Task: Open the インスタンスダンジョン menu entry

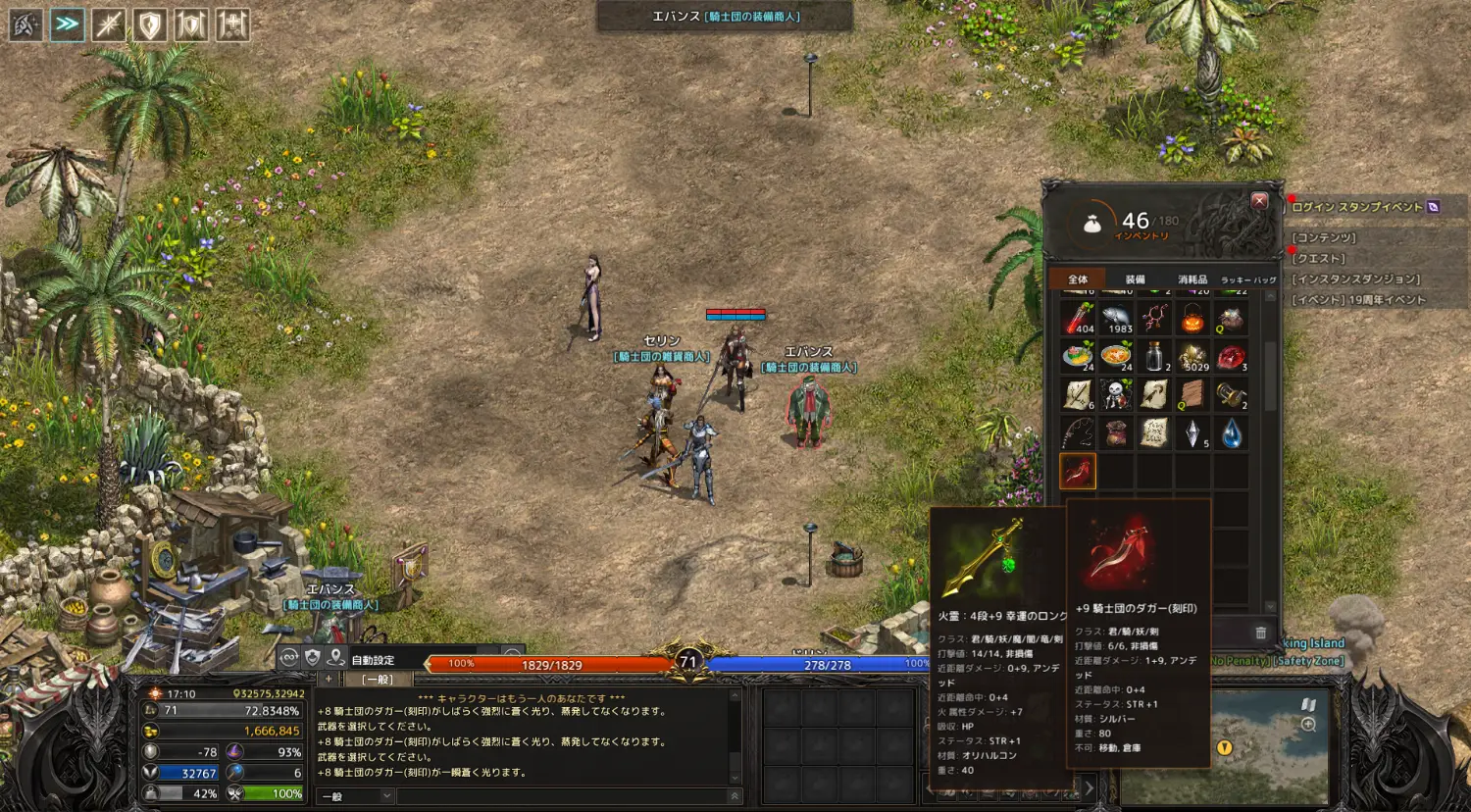Action: 1355,279
